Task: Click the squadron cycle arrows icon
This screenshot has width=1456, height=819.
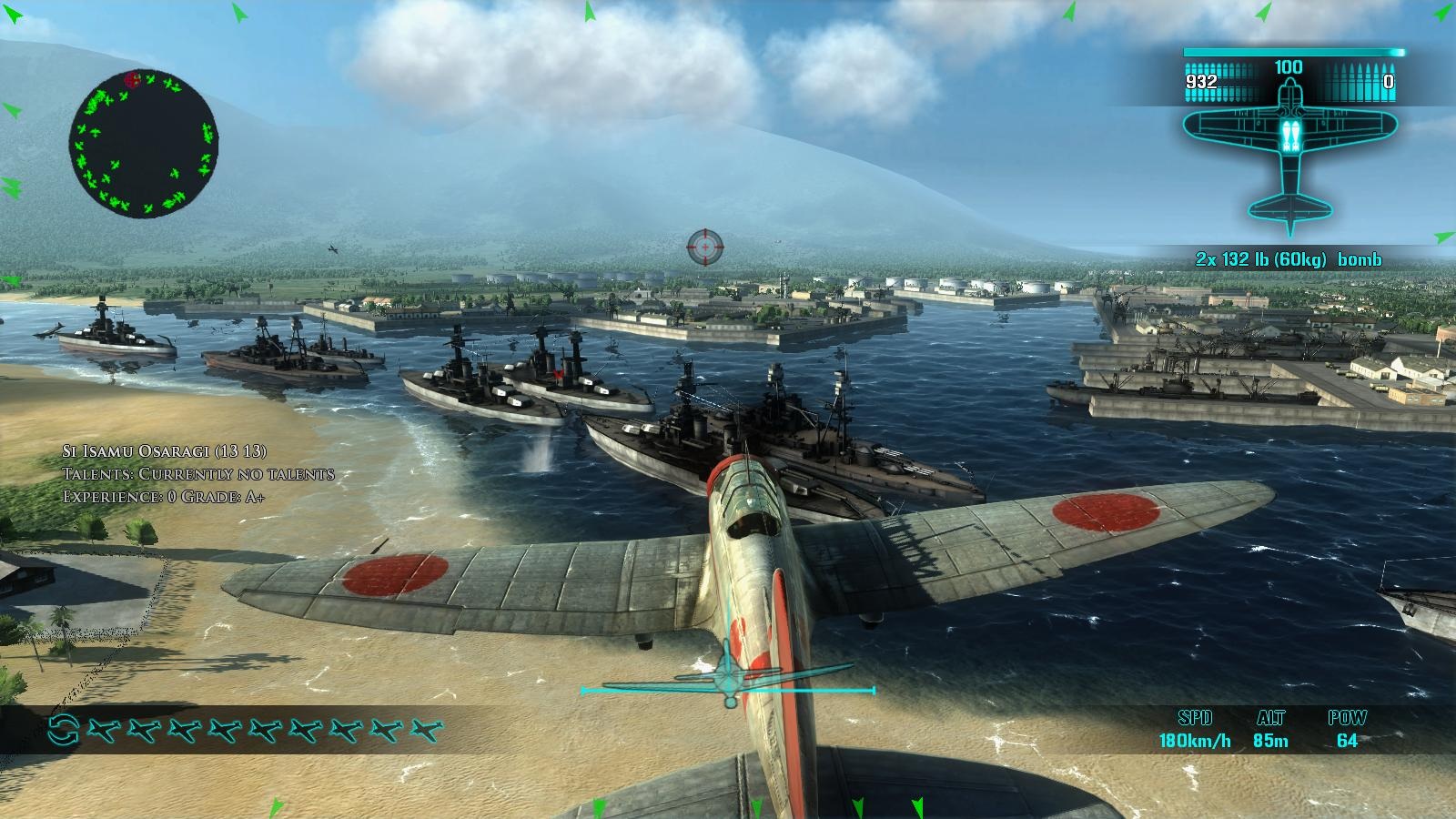Action: [64, 729]
